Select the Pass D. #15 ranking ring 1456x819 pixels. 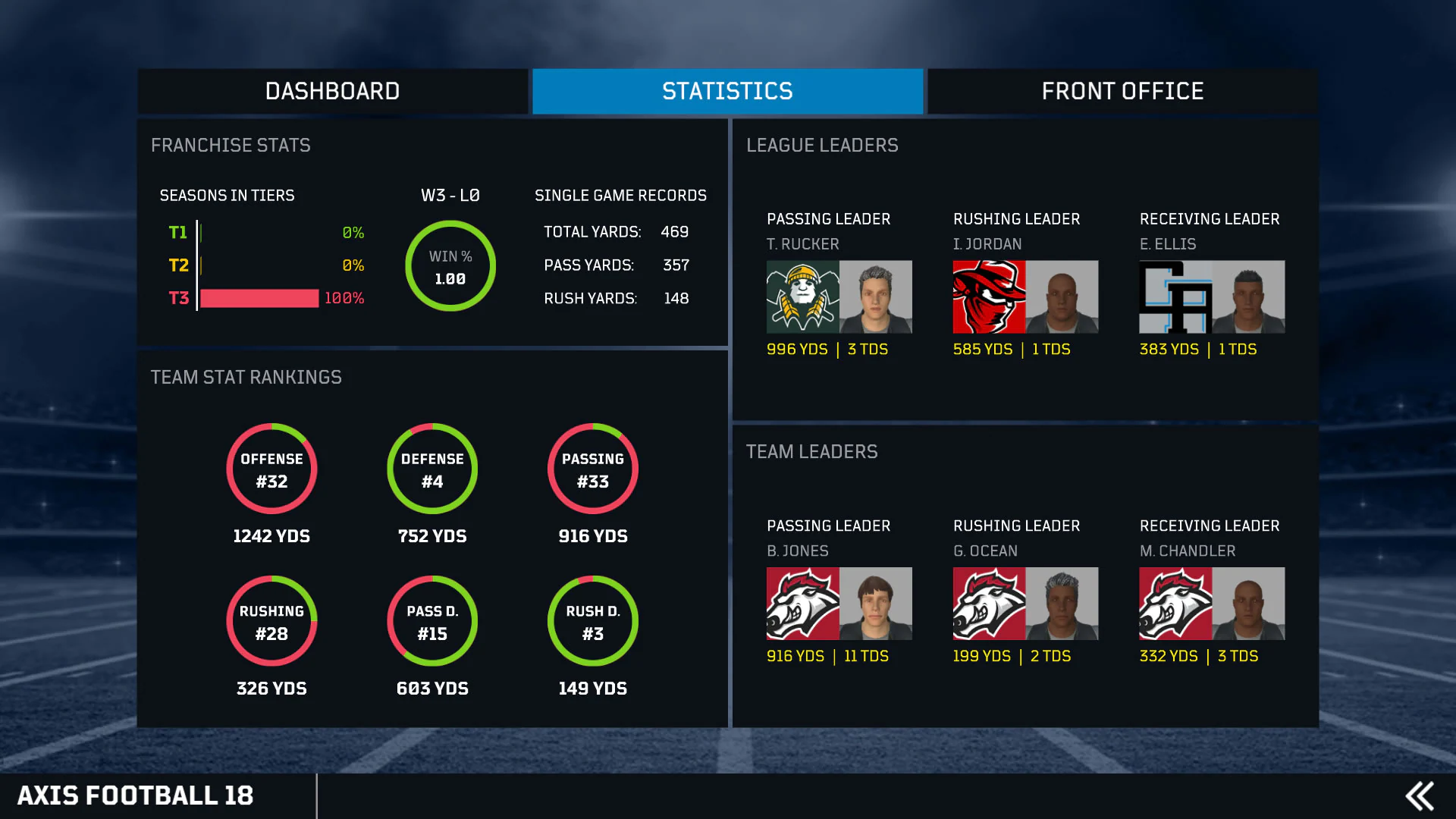pos(432,621)
